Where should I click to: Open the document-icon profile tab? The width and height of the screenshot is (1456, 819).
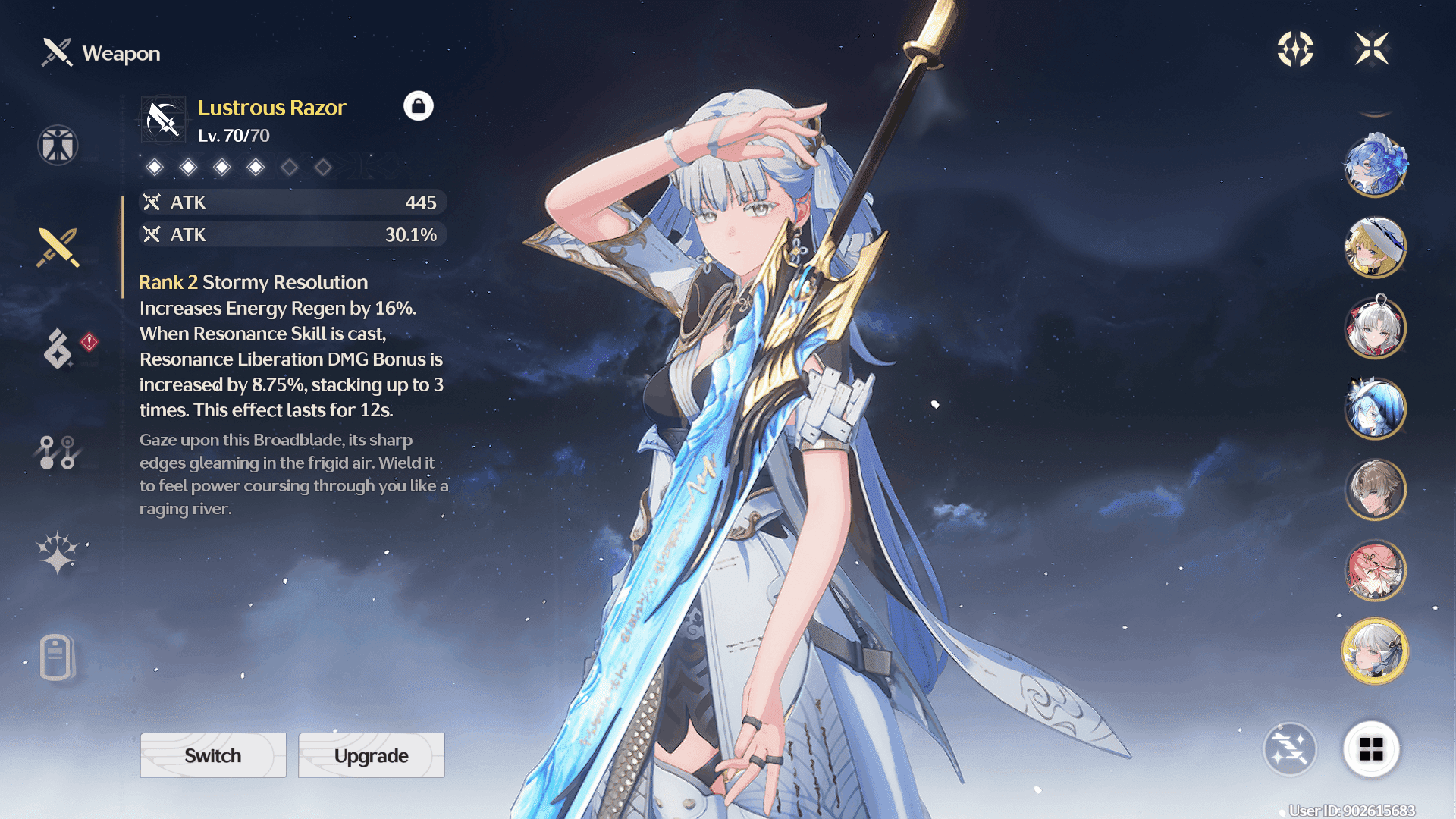[56, 657]
